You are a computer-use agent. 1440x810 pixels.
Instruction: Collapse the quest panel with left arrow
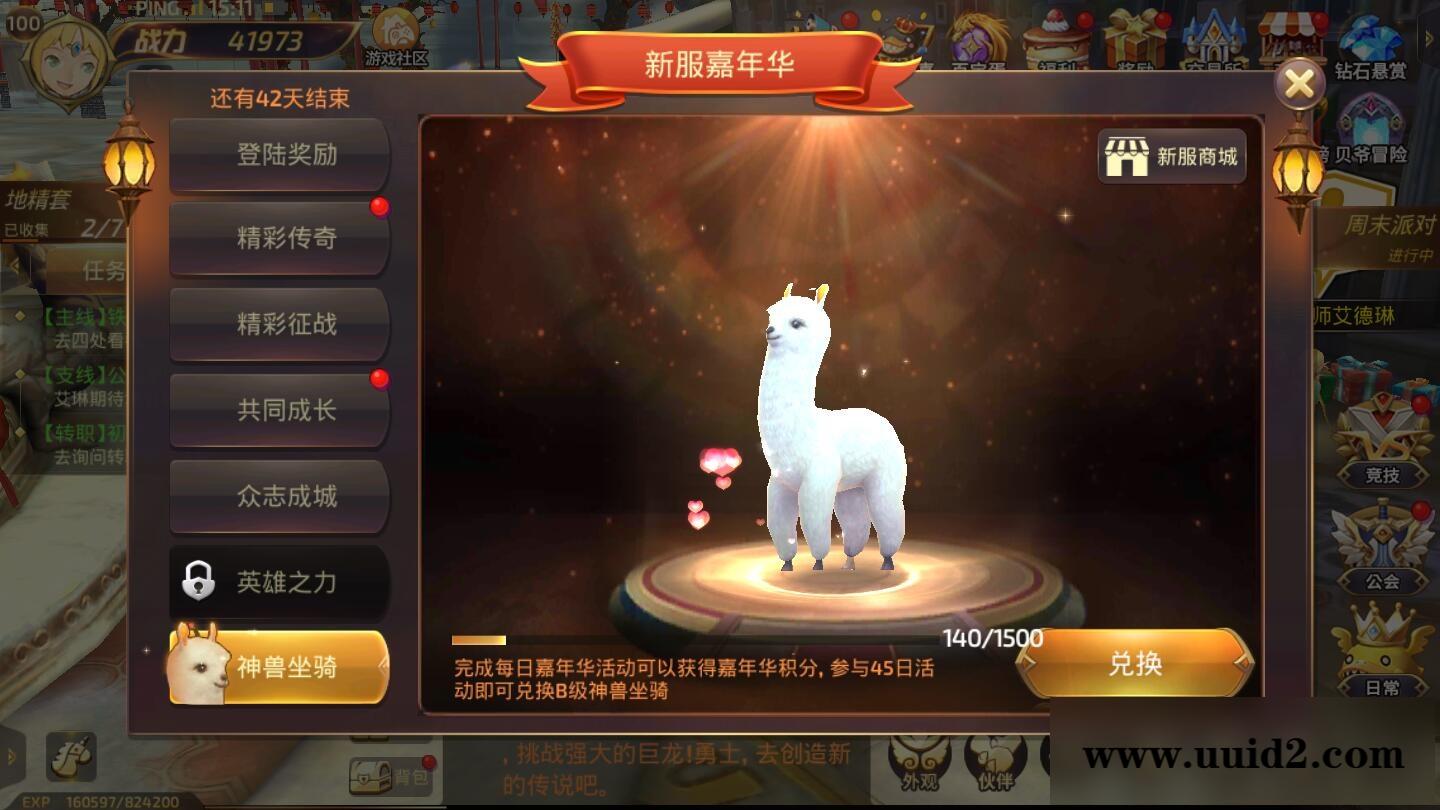[16, 264]
